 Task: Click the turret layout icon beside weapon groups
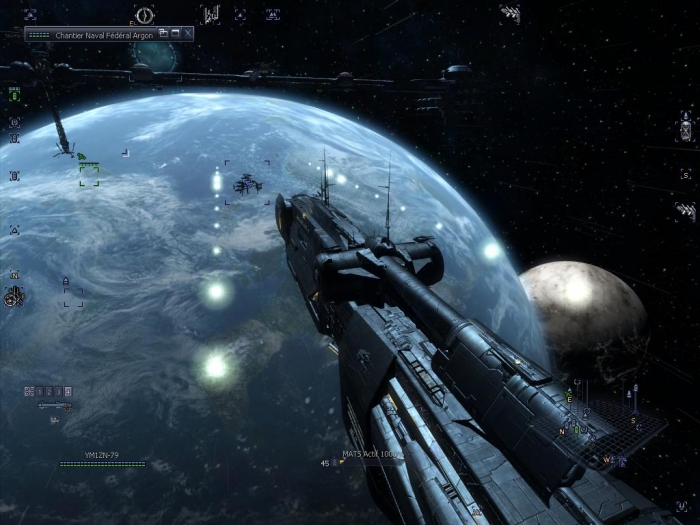[x=29, y=391]
